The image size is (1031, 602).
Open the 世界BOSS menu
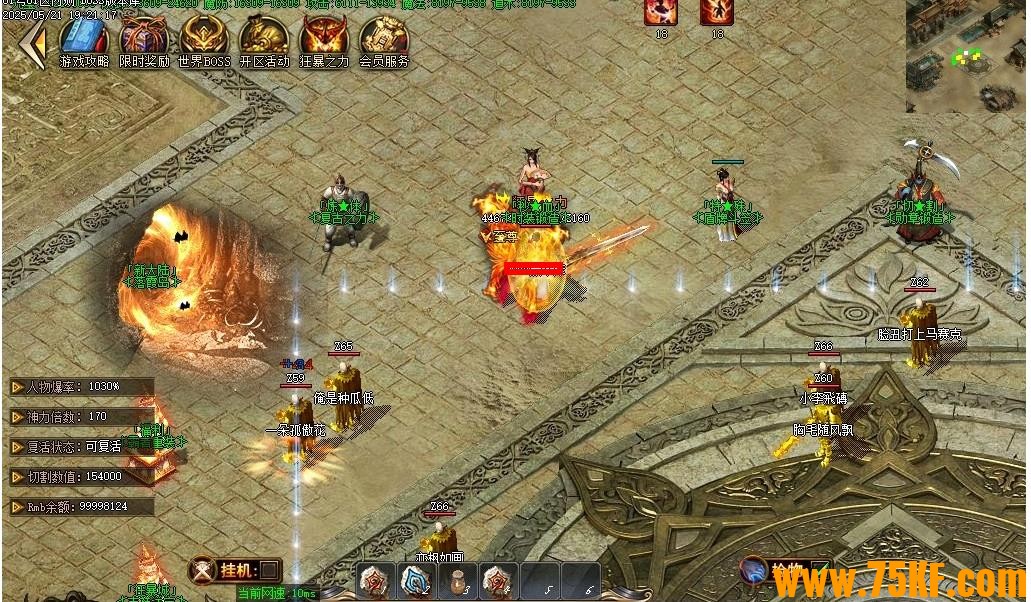click(204, 39)
